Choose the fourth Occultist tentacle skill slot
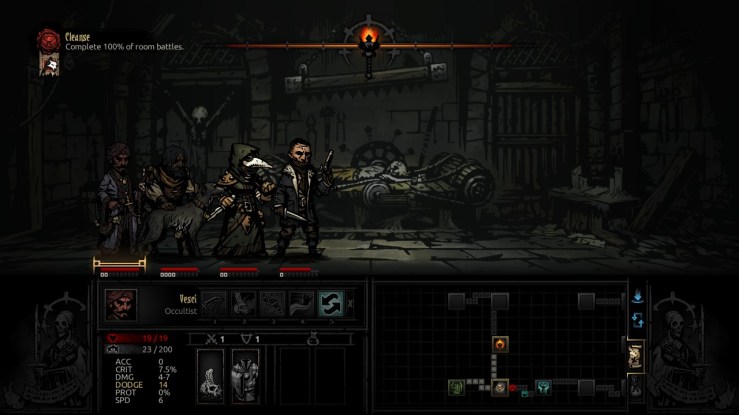This screenshot has height=415, width=739. click(x=301, y=303)
